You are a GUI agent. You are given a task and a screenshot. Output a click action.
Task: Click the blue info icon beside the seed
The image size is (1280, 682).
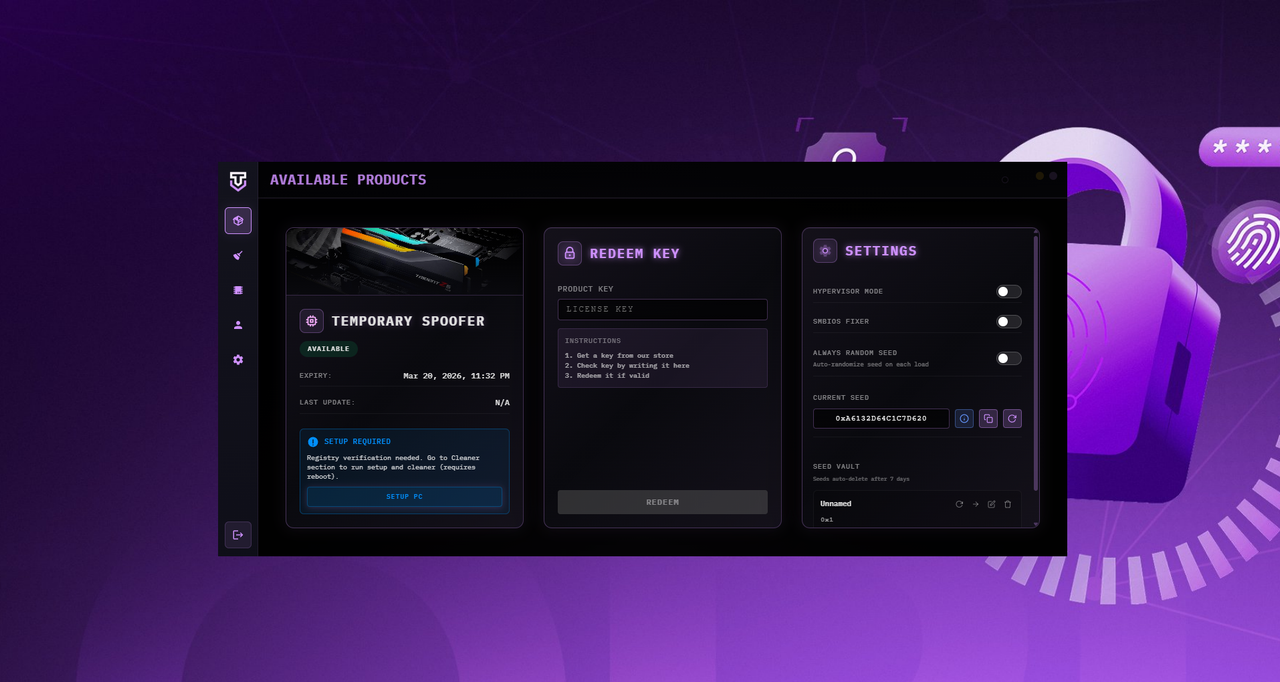(964, 419)
